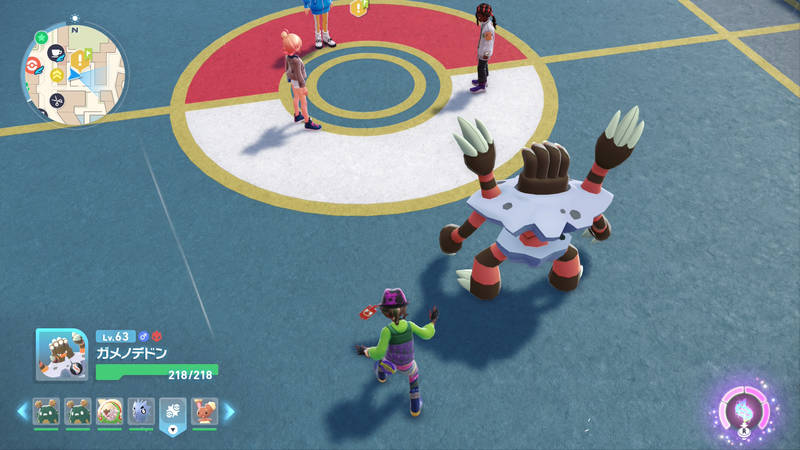This screenshot has width=800, height=450.
Task: Select the scissors salon marker on minimap
Action: pyautogui.click(x=58, y=100)
